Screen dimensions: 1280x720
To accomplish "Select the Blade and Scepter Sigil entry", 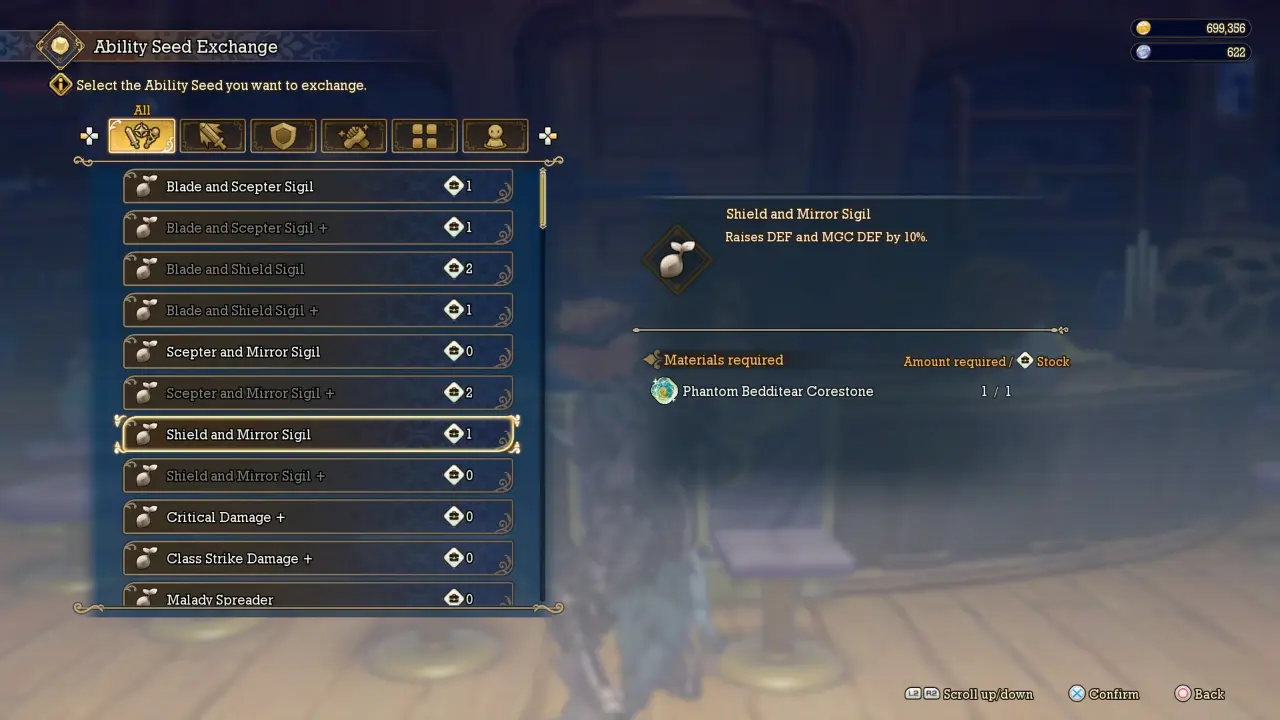I will point(317,186).
